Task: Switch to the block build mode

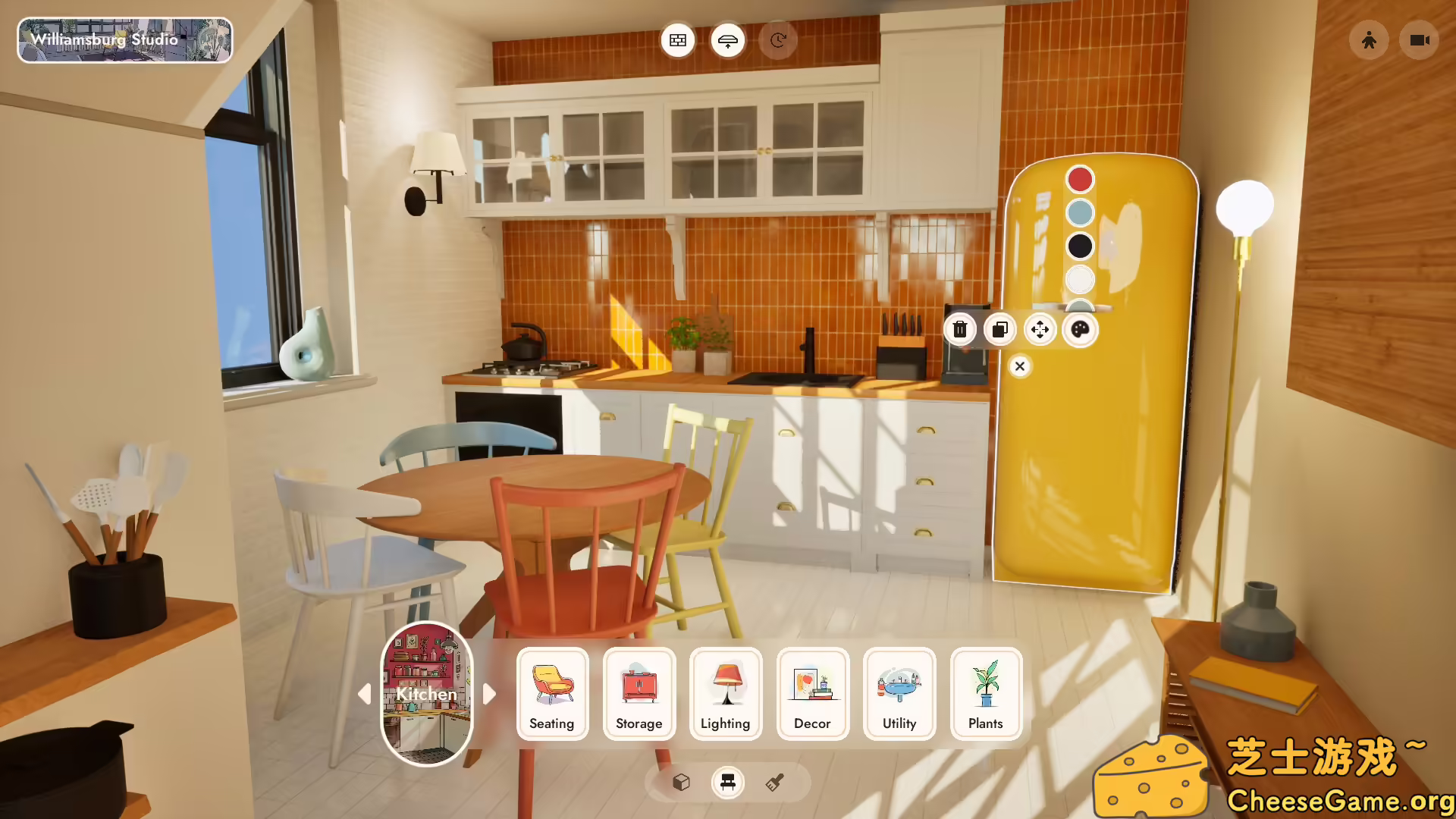Action: [x=680, y=783]
